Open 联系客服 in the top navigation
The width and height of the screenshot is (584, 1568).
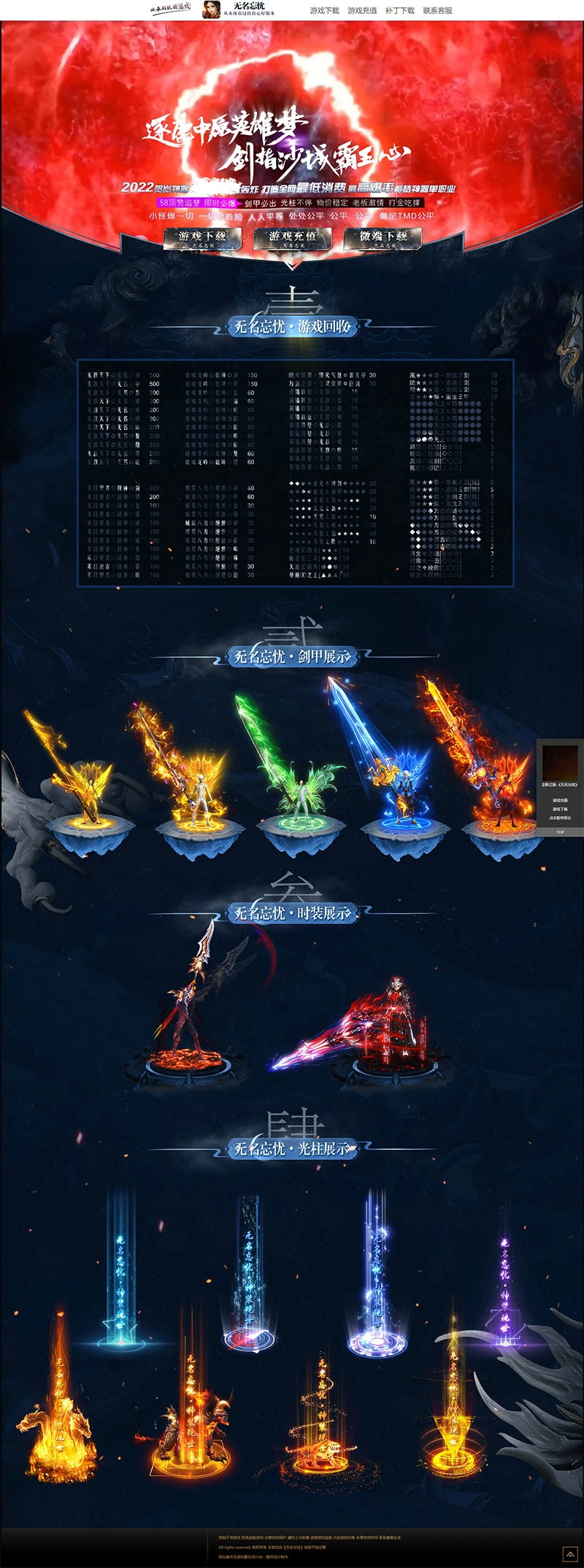[438, 11]
